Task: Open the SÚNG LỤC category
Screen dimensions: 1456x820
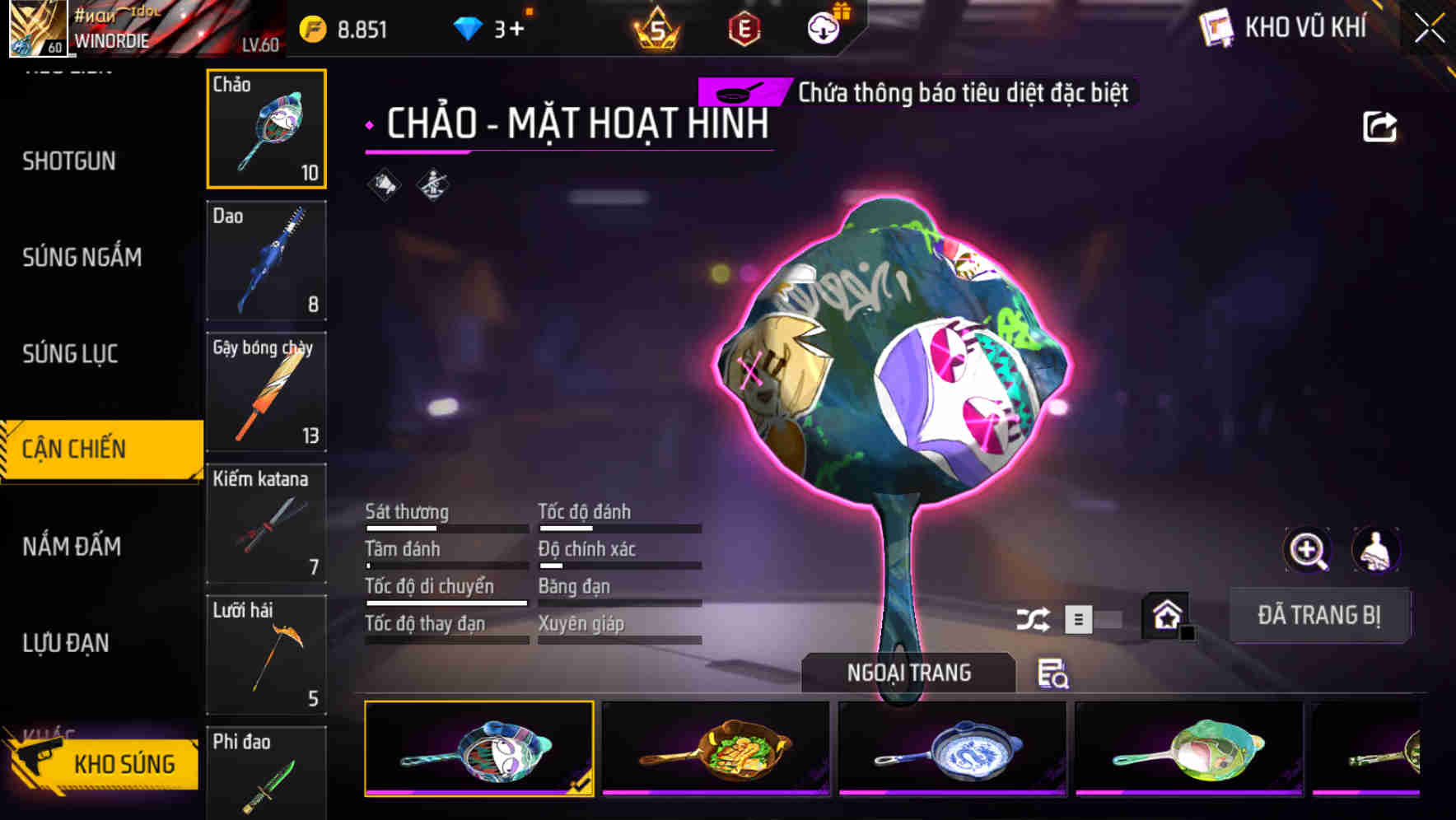Action: point(70,354)
